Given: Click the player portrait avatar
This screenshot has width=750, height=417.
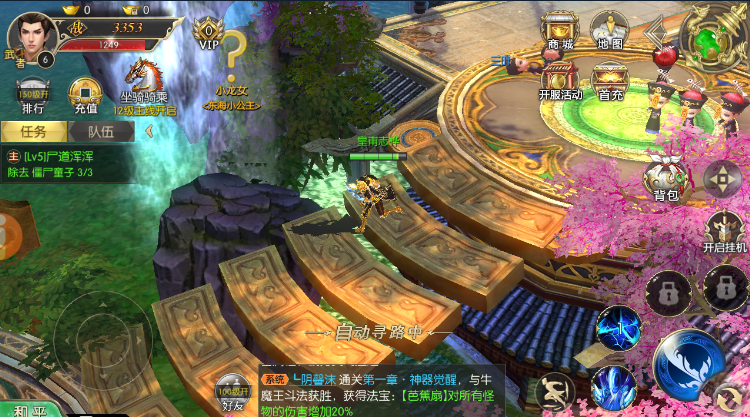Looking at the screenshot, I should 33,34.
